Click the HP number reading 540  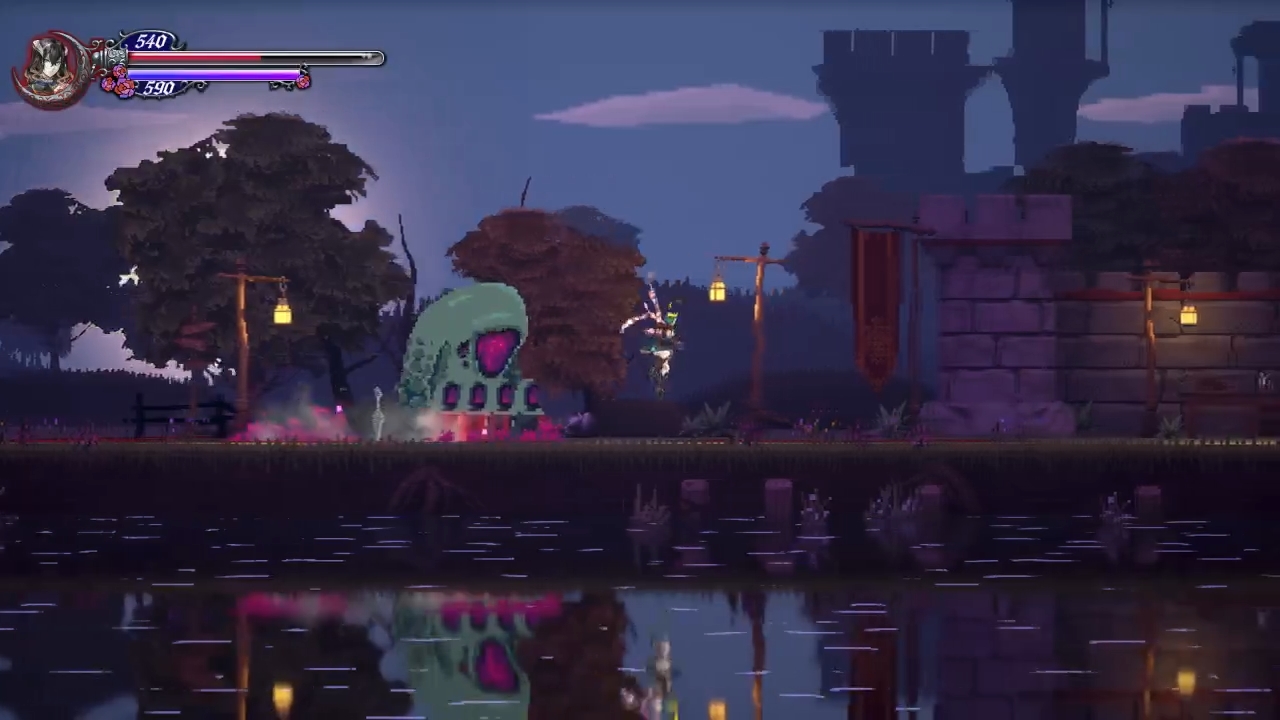[152, 42]
